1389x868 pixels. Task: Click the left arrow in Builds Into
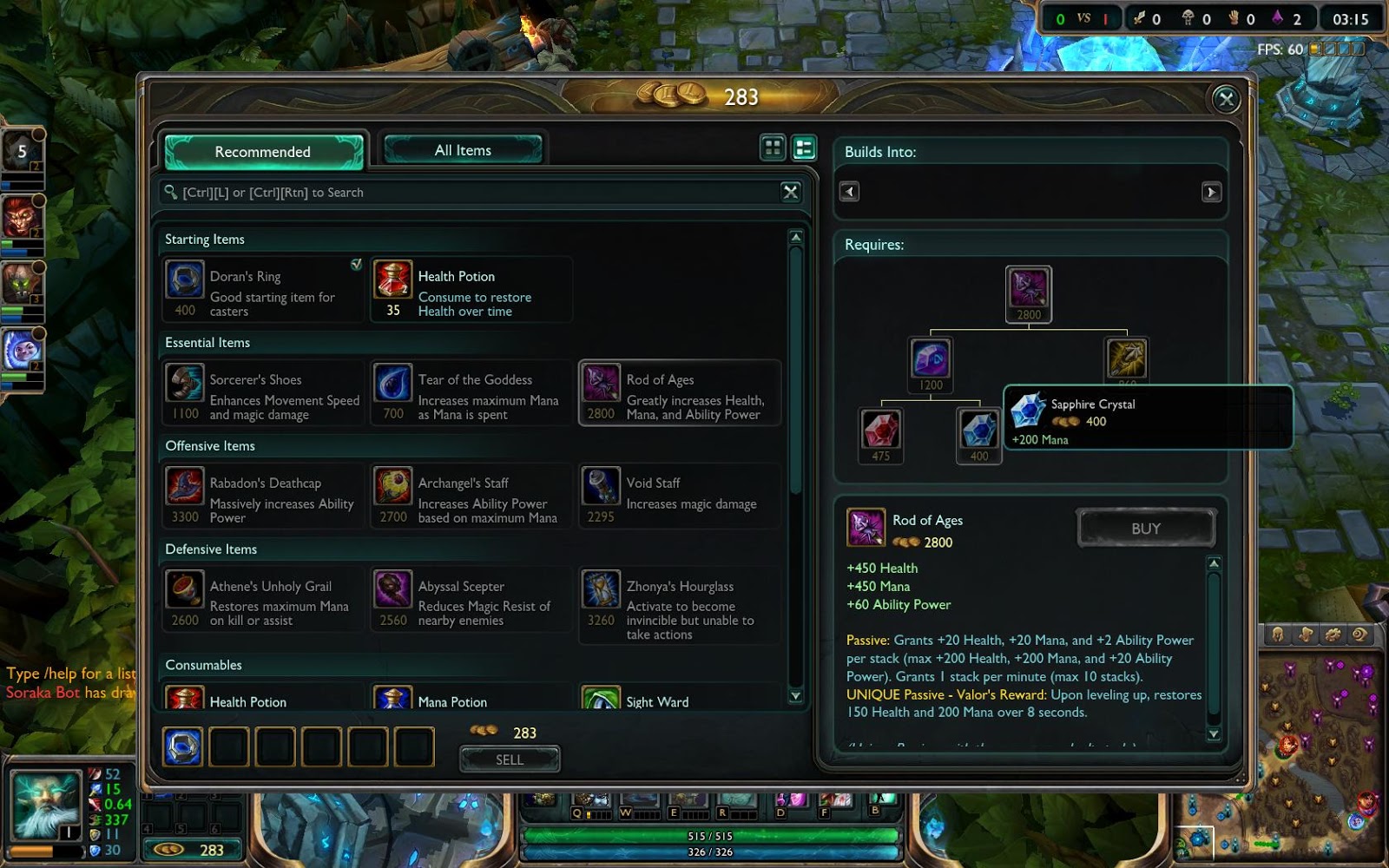(847, 192)
